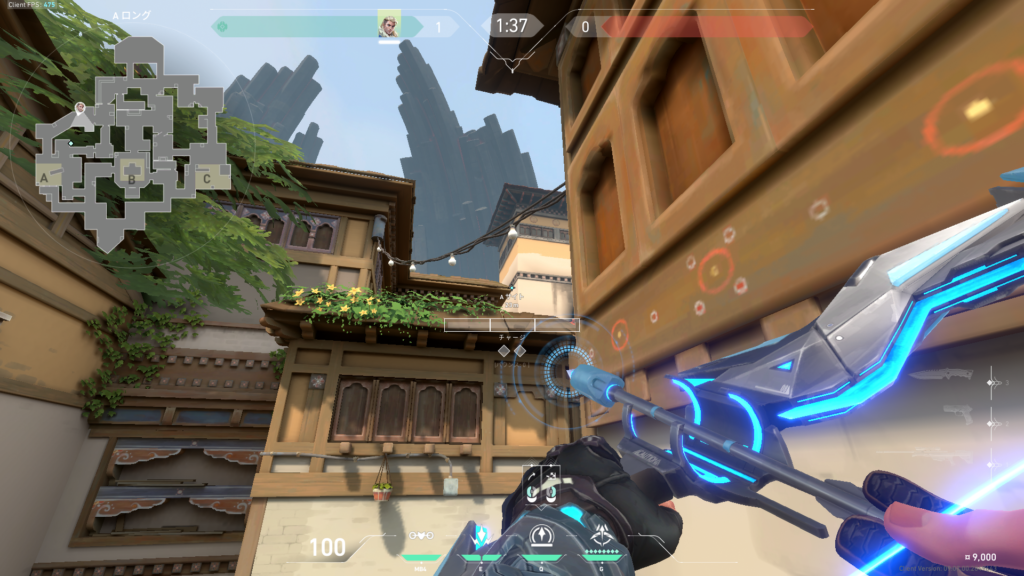1024x576 pixels.
Task: Select the C site marker on the minimap
Action: click(206, 179)
